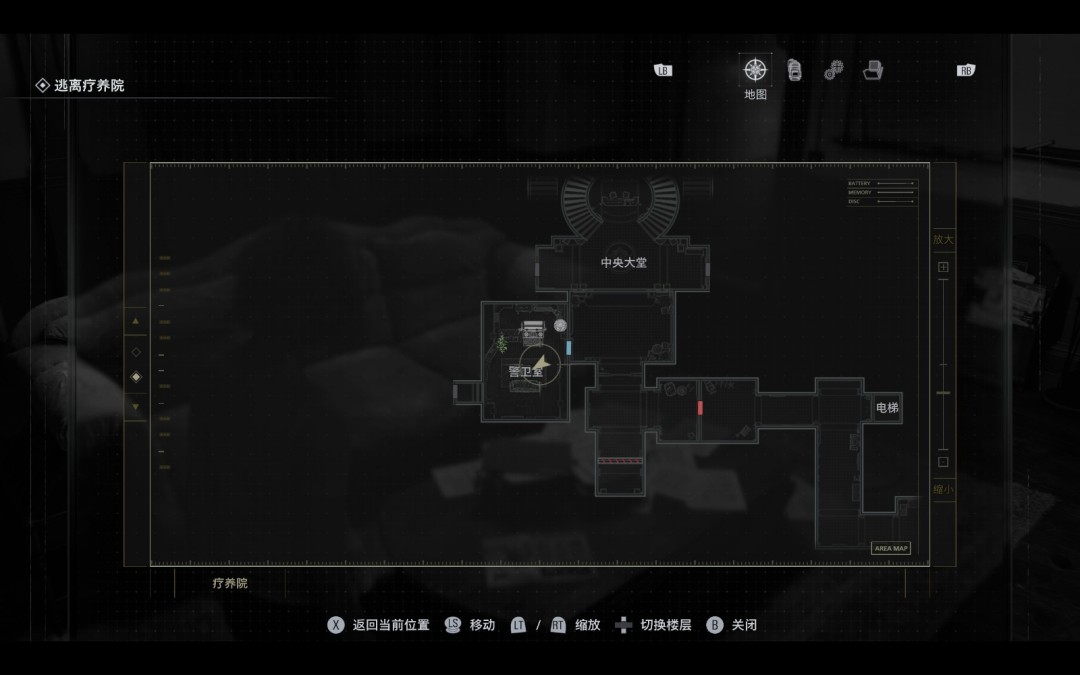Click the 中央大堂 room label

(624, 263)
